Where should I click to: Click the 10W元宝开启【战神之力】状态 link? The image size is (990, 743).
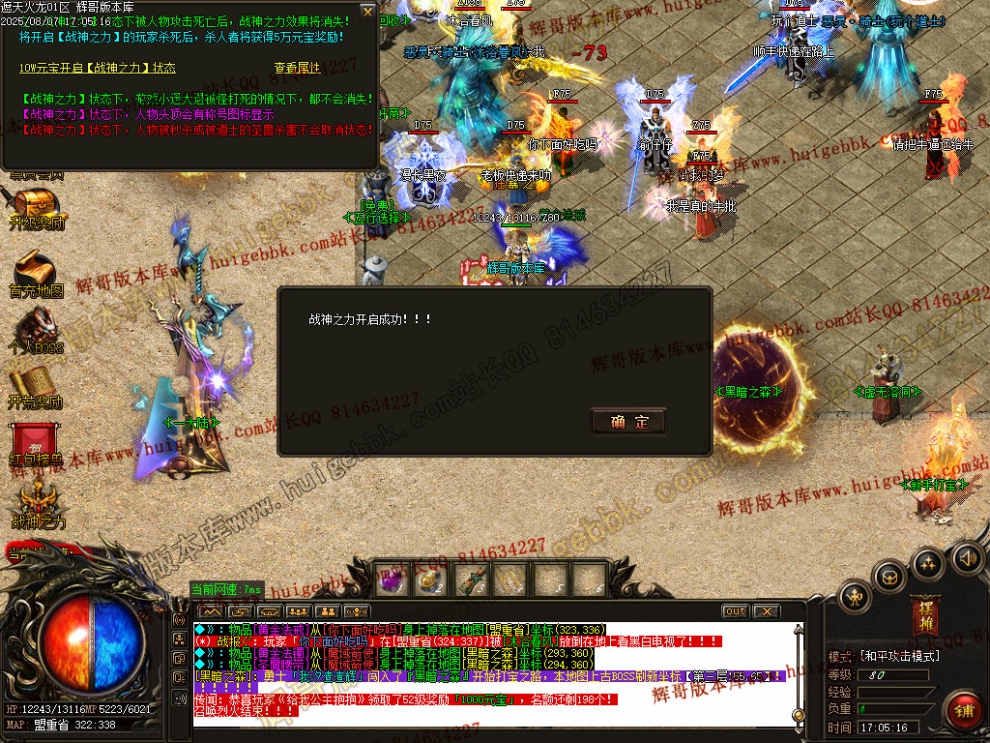[x=97, y=68]
